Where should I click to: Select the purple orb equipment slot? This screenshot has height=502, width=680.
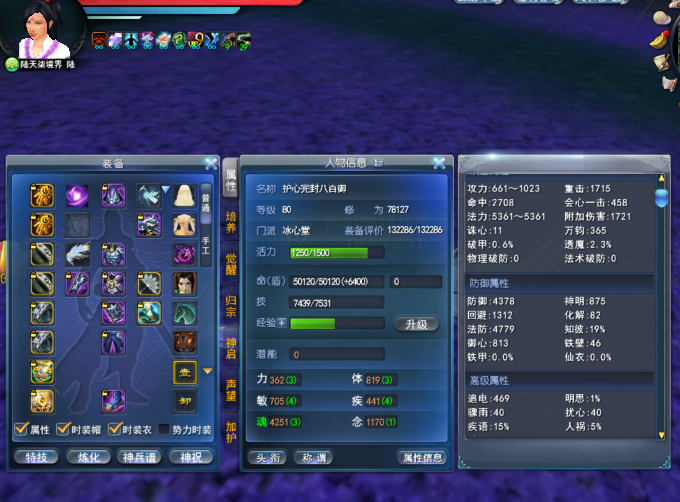click(x=77, y=196)
